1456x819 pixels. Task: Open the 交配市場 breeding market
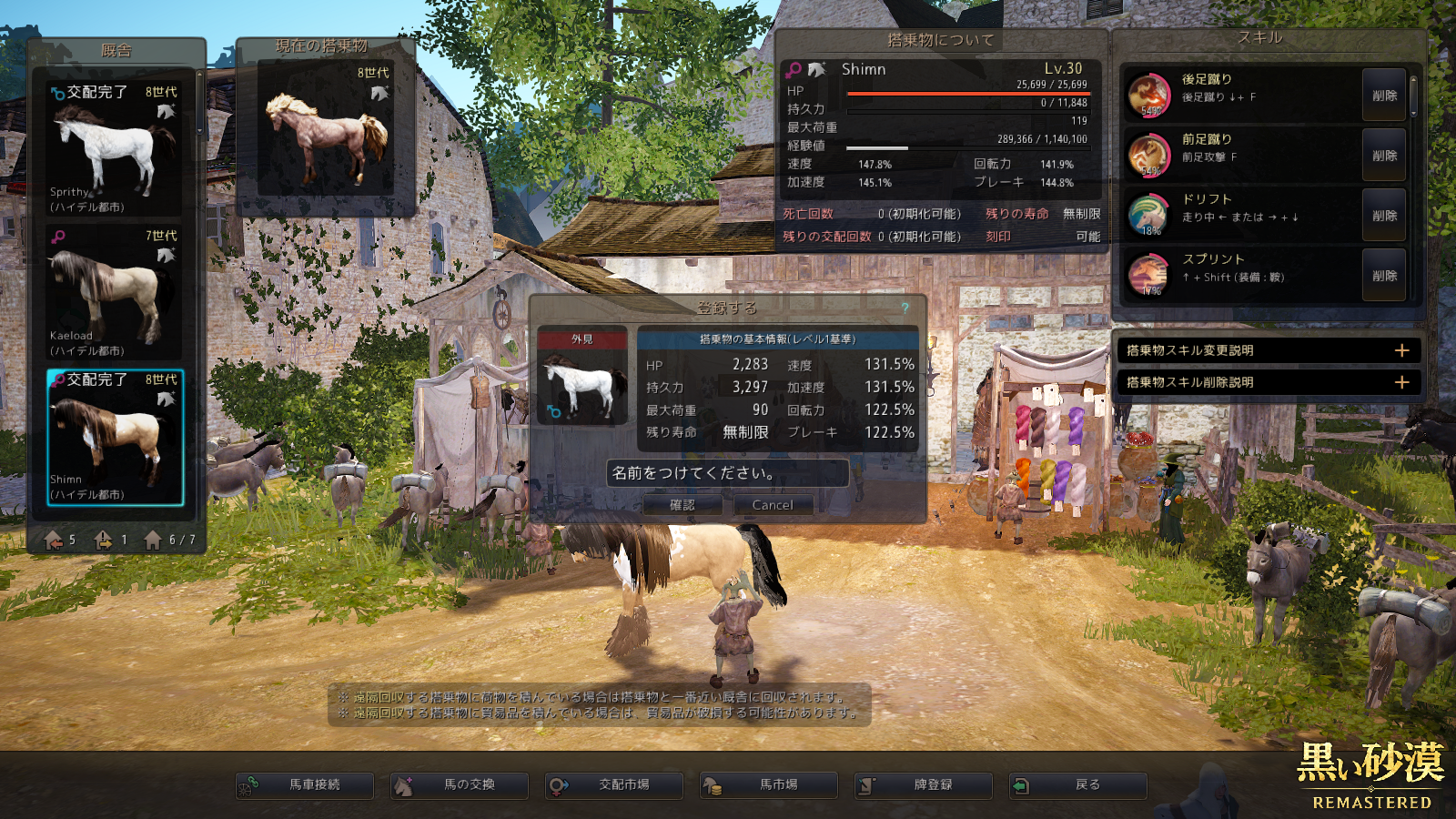click(614, 784)
